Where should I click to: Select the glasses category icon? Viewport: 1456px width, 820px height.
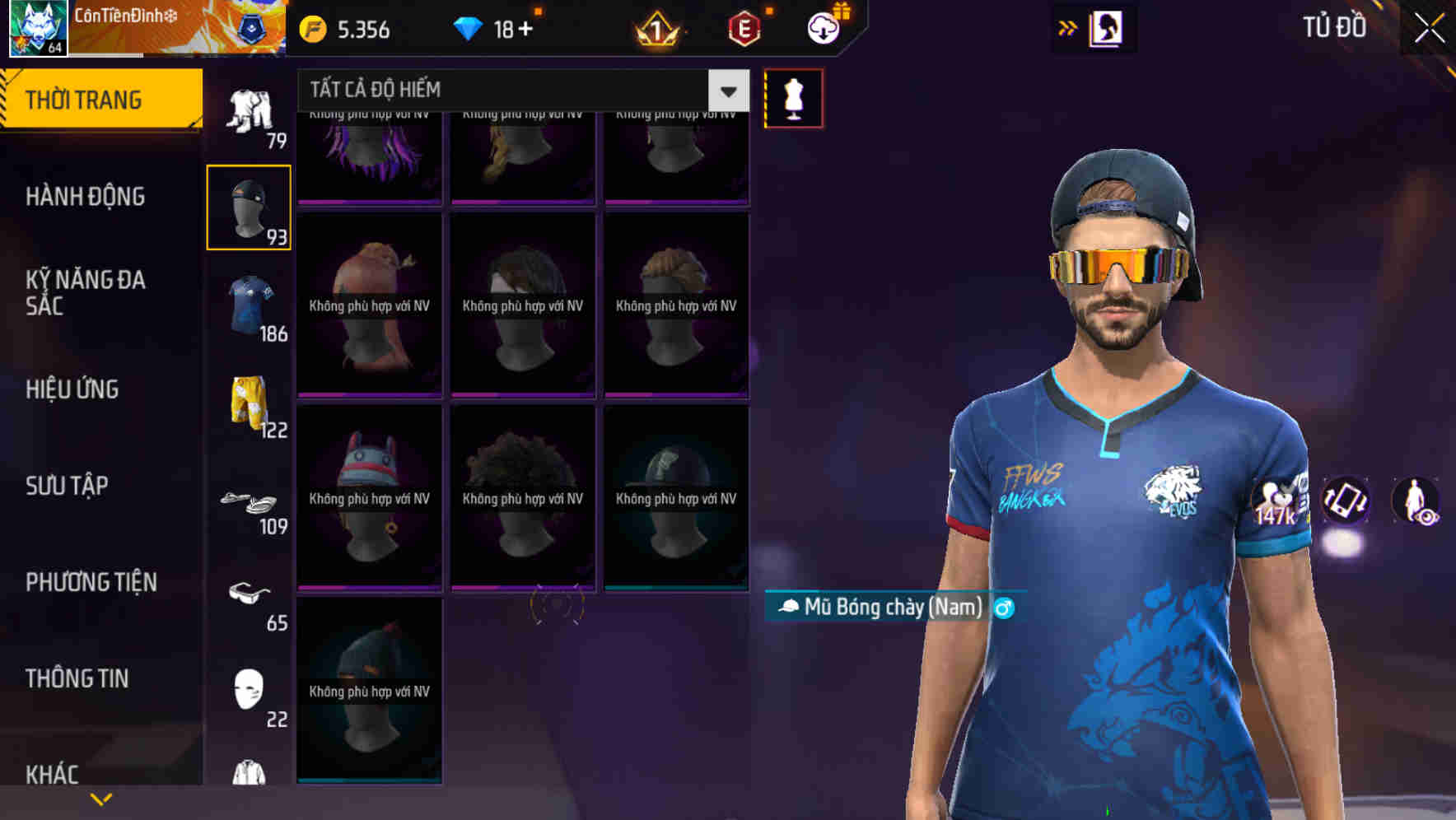(251, 594)
